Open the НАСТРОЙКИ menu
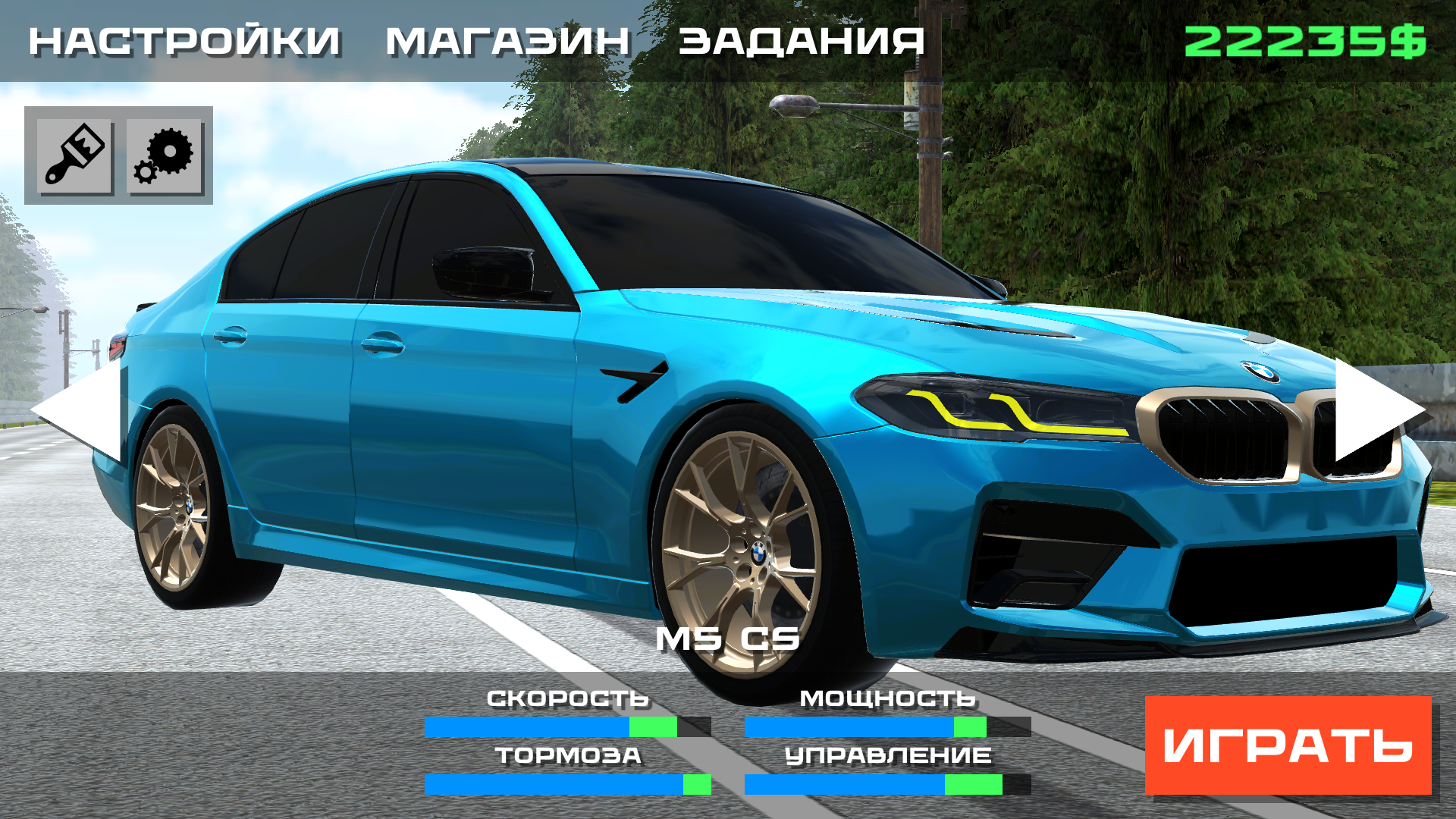The height and width of the screenshot is (819, 1456). tap(182, 42)
